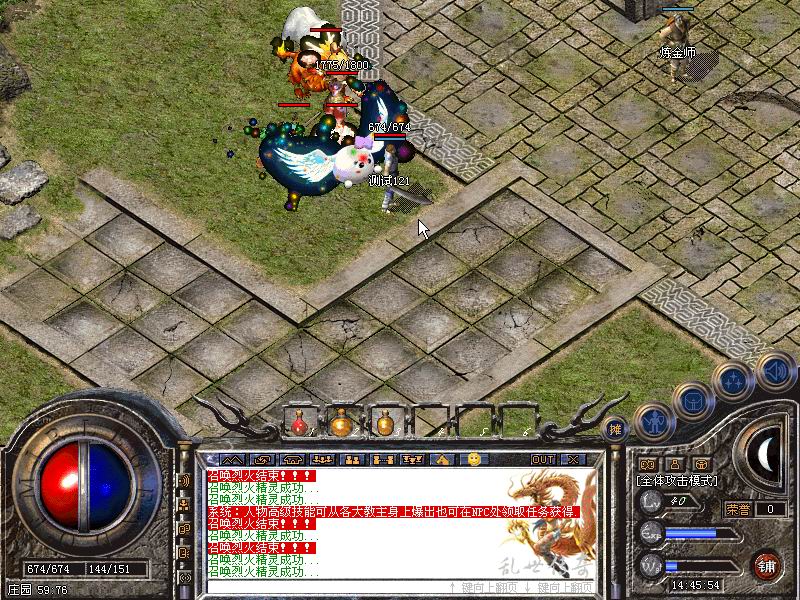Screen dimensions: 800x600
Task: Close the game with the X button
Action: [573, 459]
